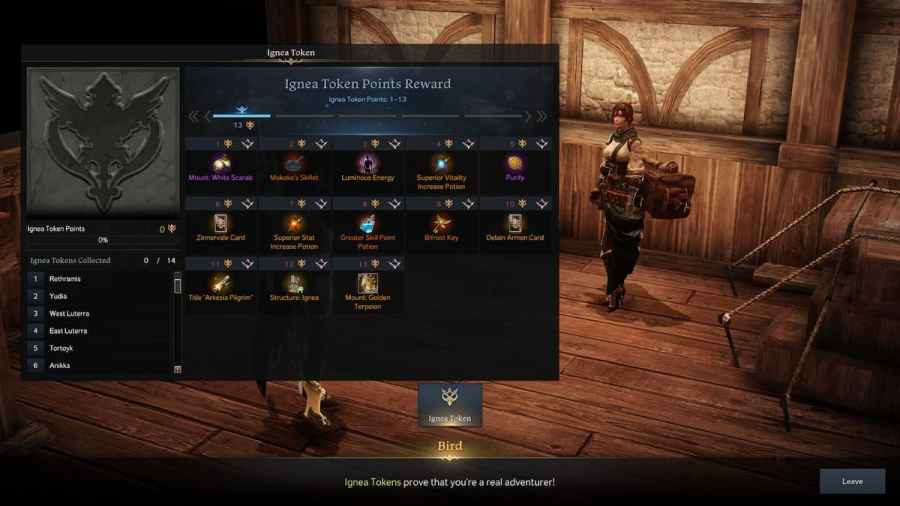Pick the Superior Vitality Increase Potion reward
This screenshot has width=900, height=506.
(442, 163)
